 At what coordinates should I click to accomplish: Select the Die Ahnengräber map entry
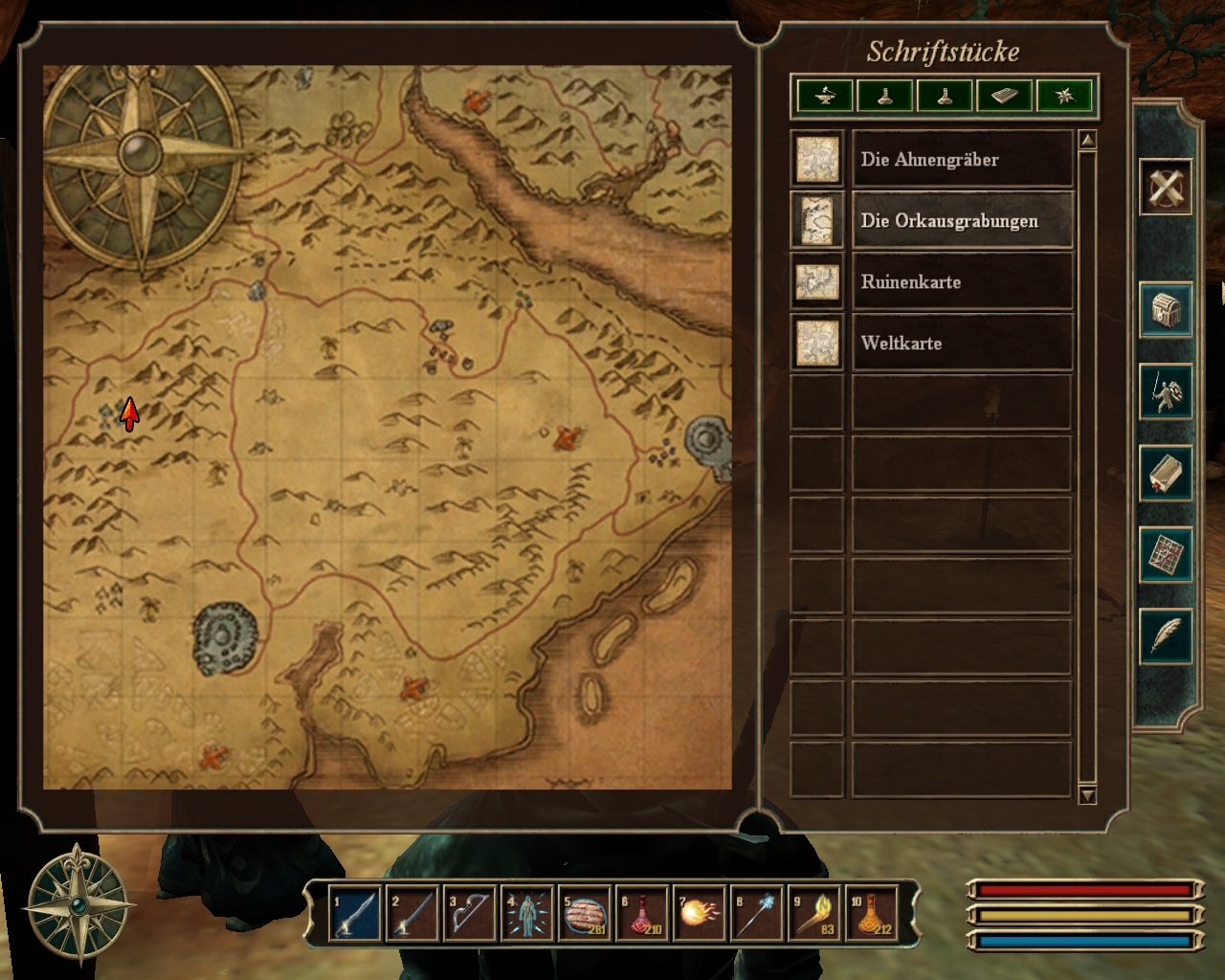(962, 159)
